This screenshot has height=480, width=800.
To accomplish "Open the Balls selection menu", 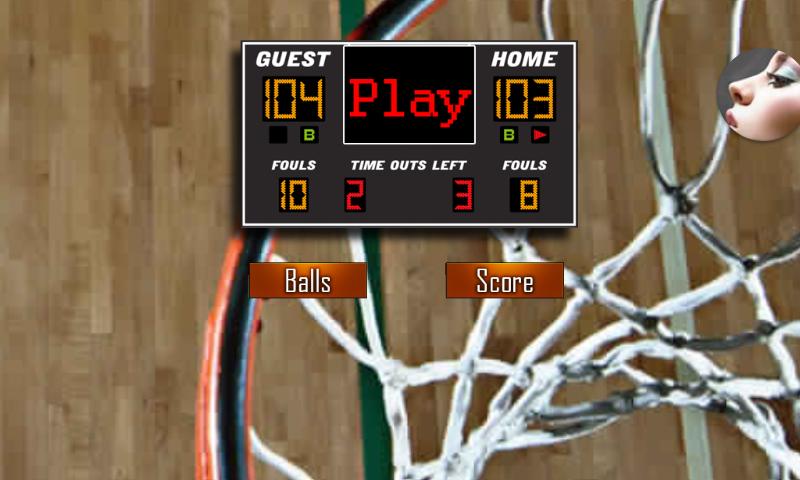I will (x=308, y=281).
